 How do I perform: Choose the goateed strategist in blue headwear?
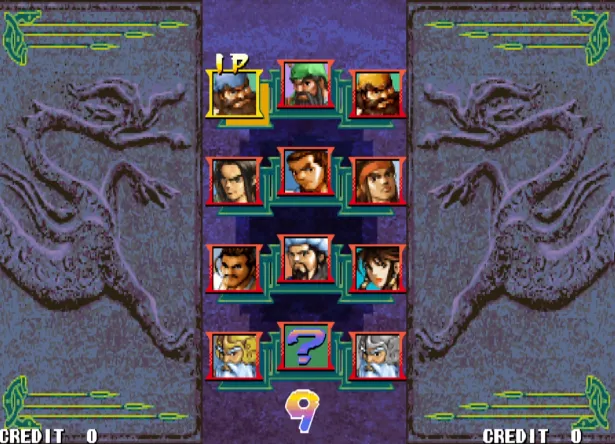pyautogui.click(x=307, y=259)
